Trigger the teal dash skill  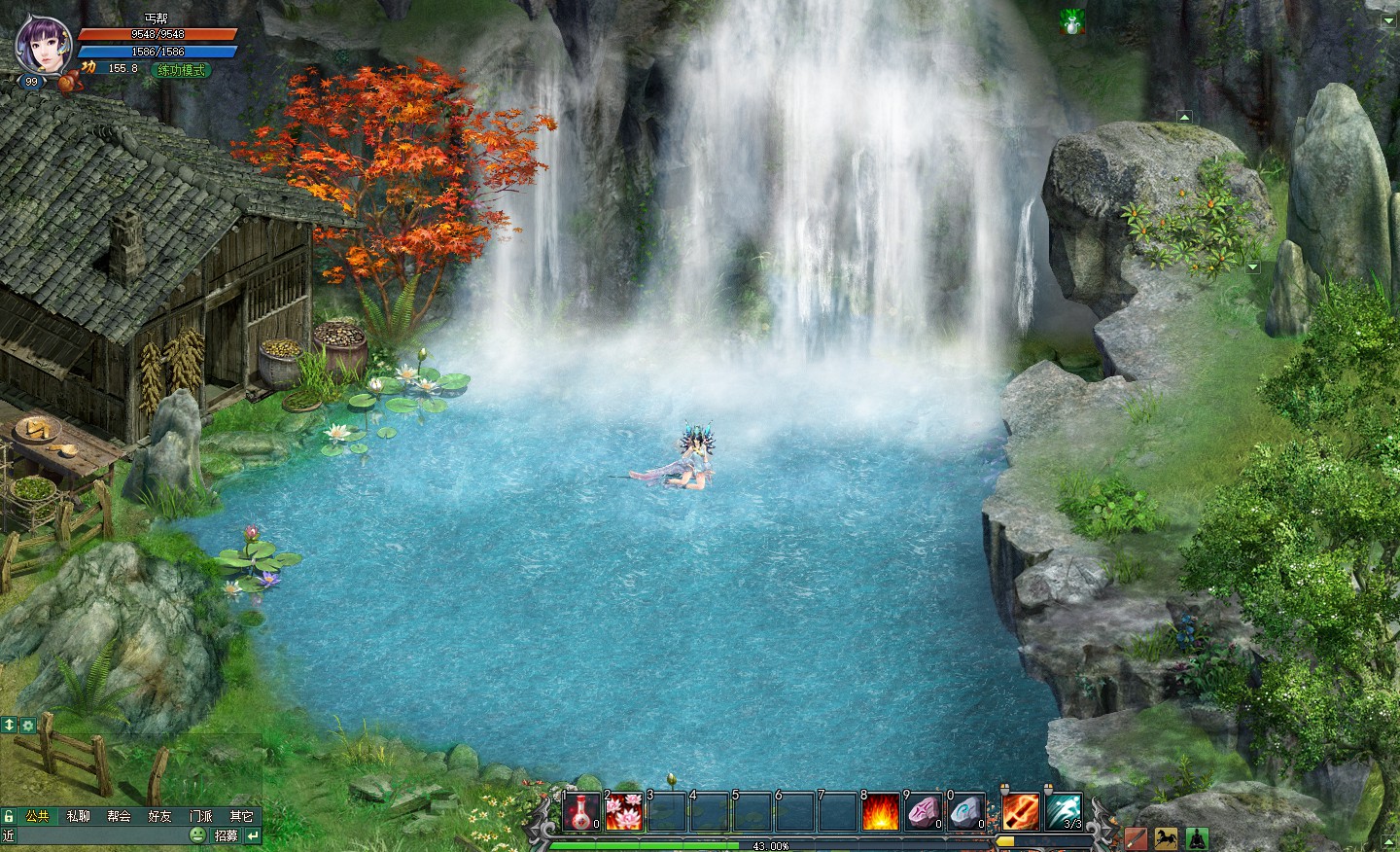(1064, 811)
